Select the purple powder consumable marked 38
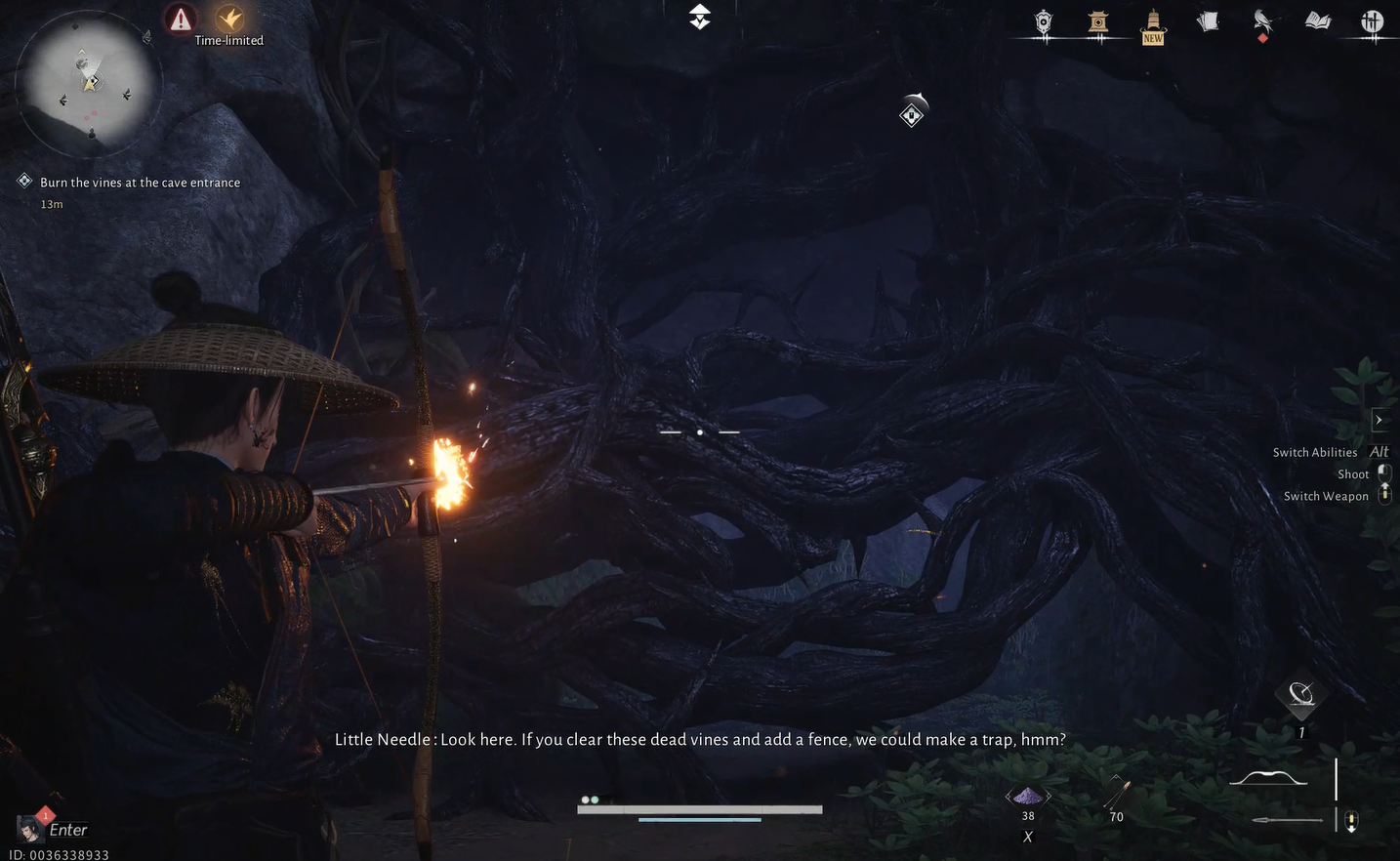1400x861 pixels. [1027, 794]
